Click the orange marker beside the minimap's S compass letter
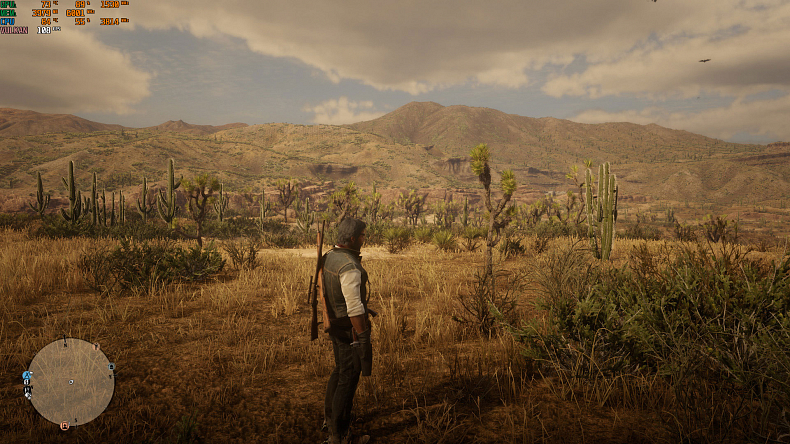The image size is (790, 444). click(x=66, y=426)
